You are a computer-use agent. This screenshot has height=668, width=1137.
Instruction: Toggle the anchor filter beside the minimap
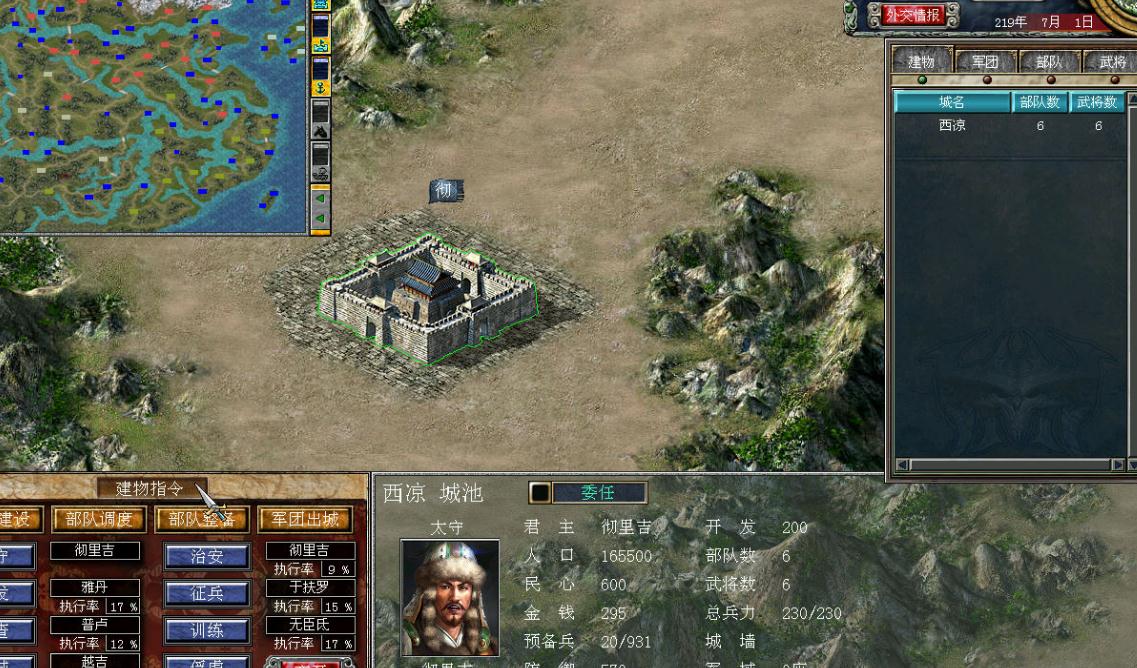(x=321, y=88)
